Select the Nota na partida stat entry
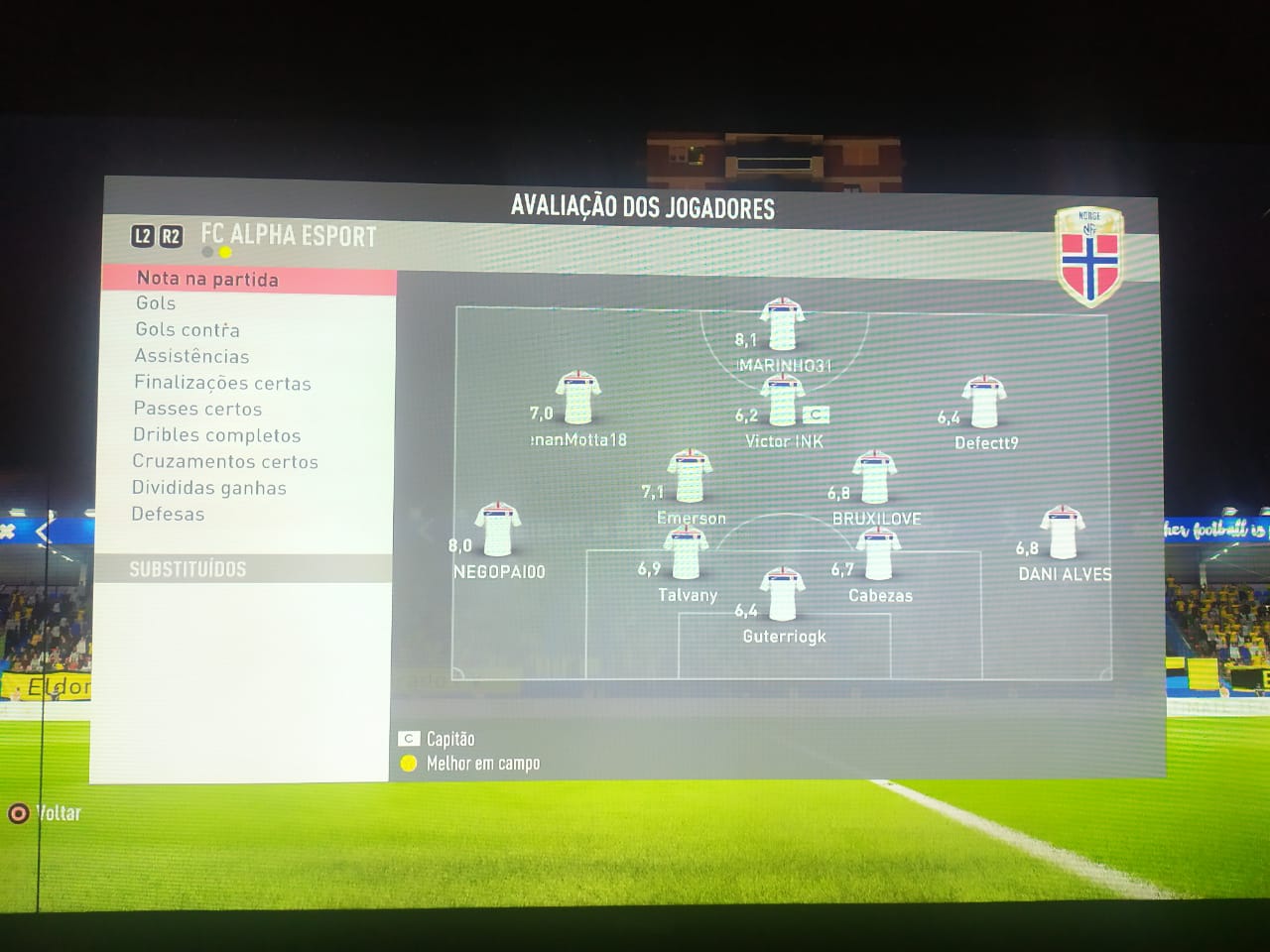The image size is (1270, 952). pyautogui.click(x=207, y=279)
